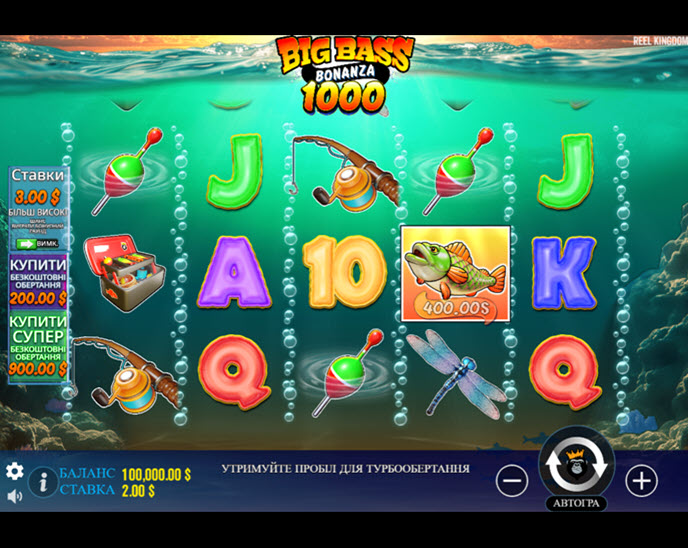Viewport: 688px width, 548px height.
Task: Toggle sound with the speaker icon
Action: (15, 495)
